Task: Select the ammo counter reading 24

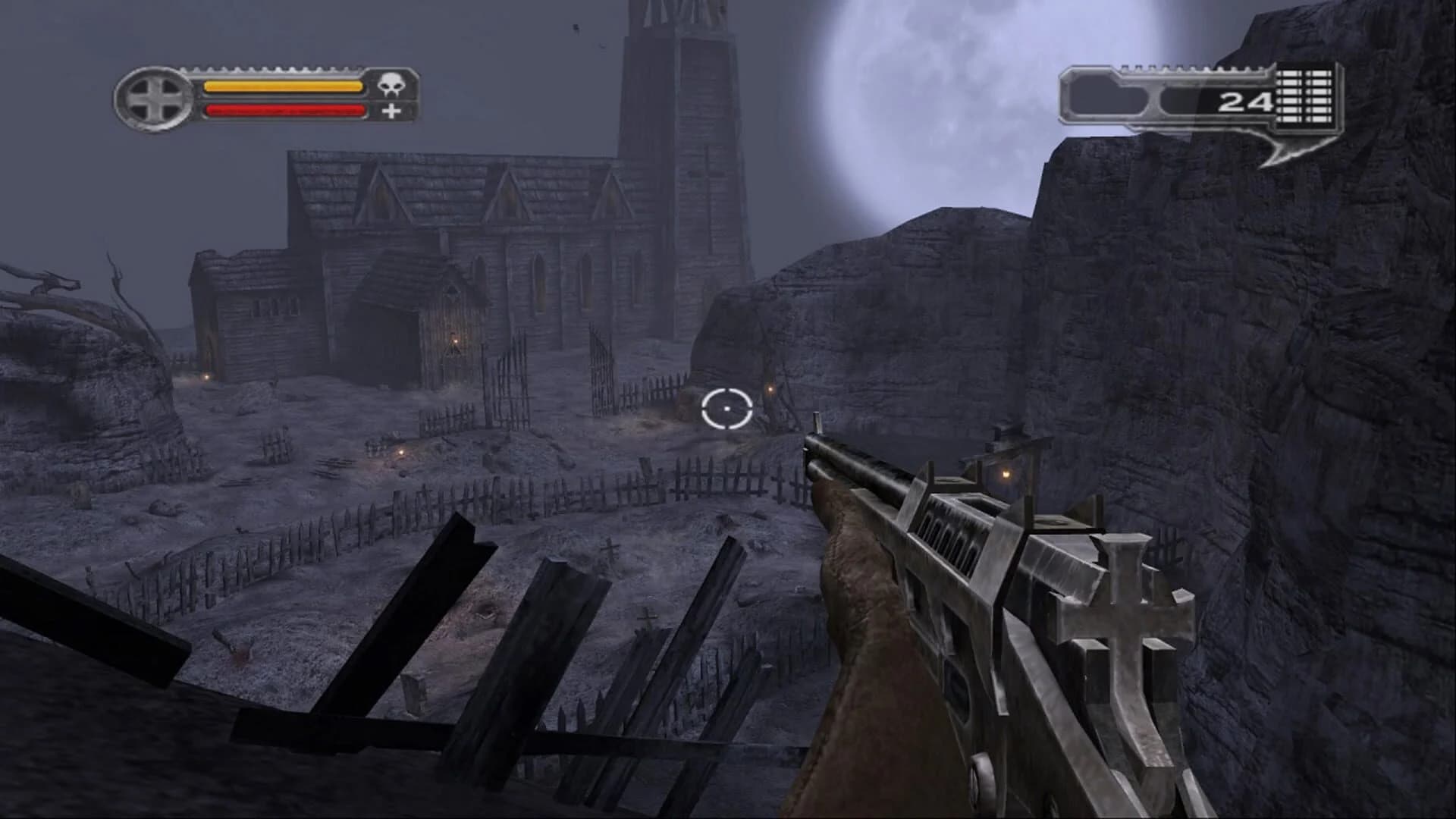Action: (x=1244, y=102)
